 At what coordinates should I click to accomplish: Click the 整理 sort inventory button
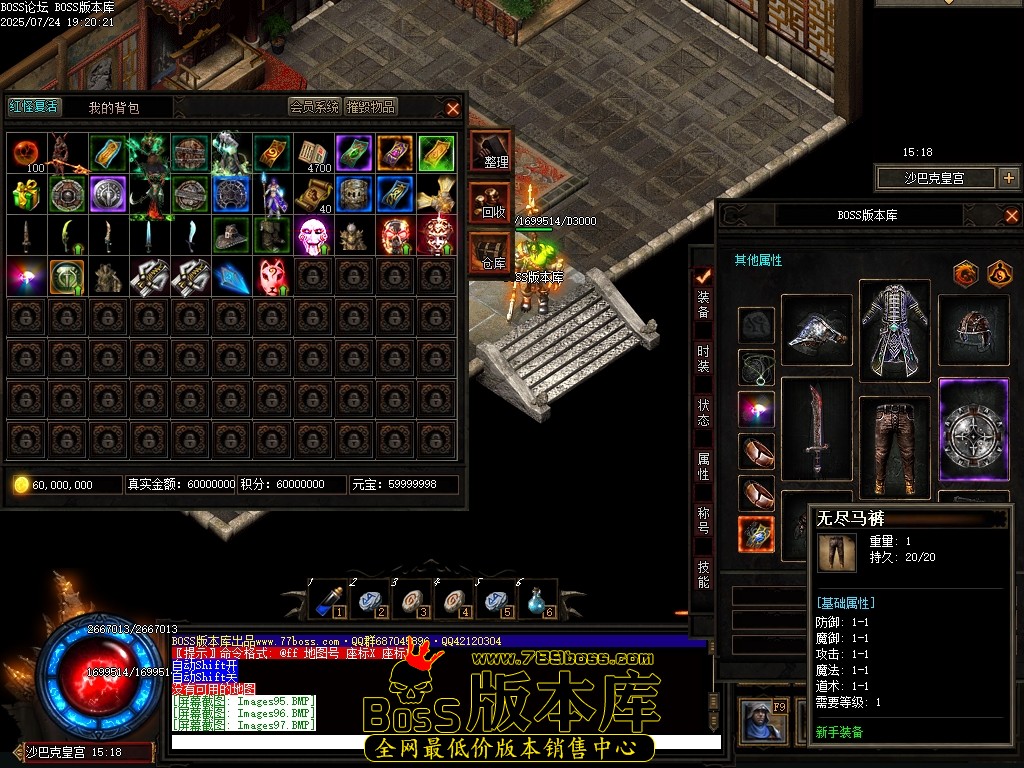click(491, 152)
